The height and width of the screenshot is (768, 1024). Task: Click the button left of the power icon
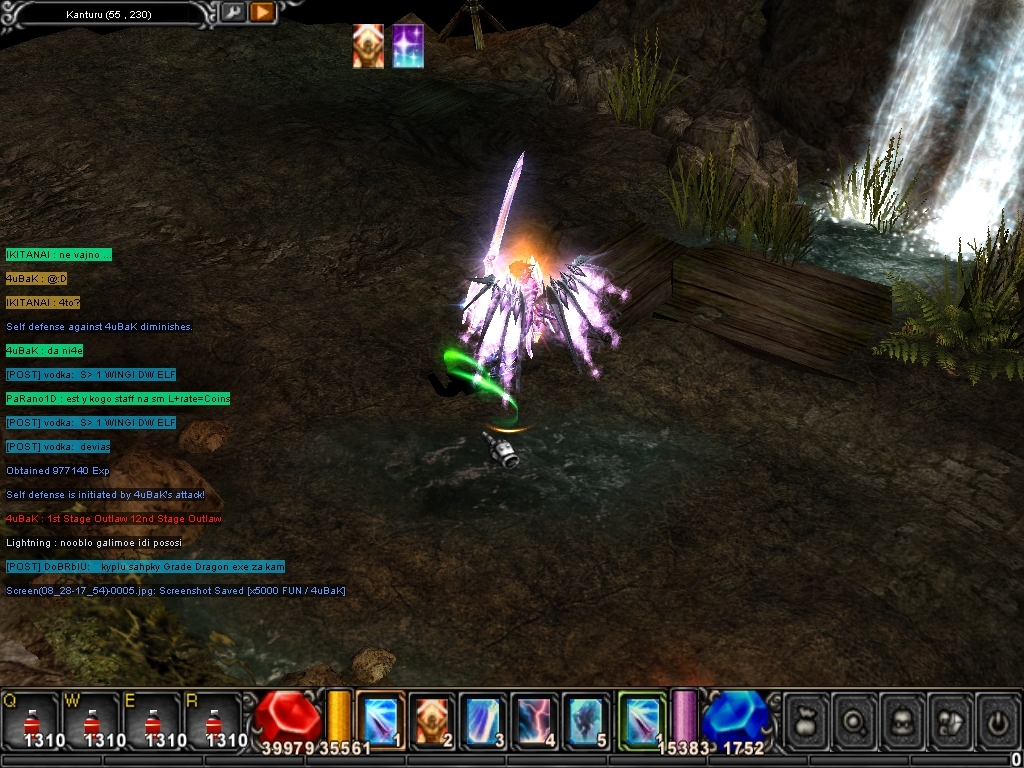tap(950, 718)
